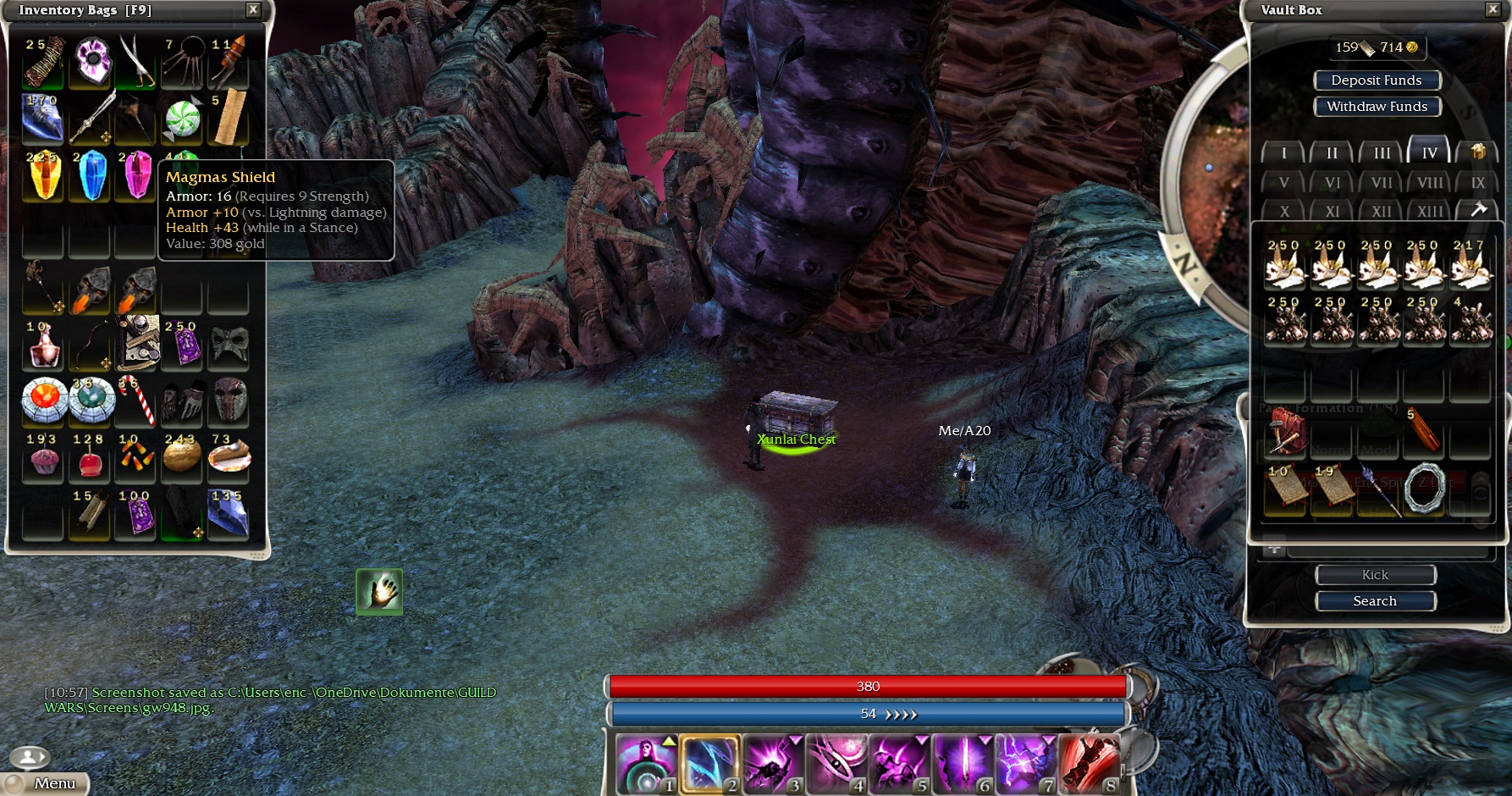
Task: Activate skill slot 1 on skill bar
Action: [647, 764]
